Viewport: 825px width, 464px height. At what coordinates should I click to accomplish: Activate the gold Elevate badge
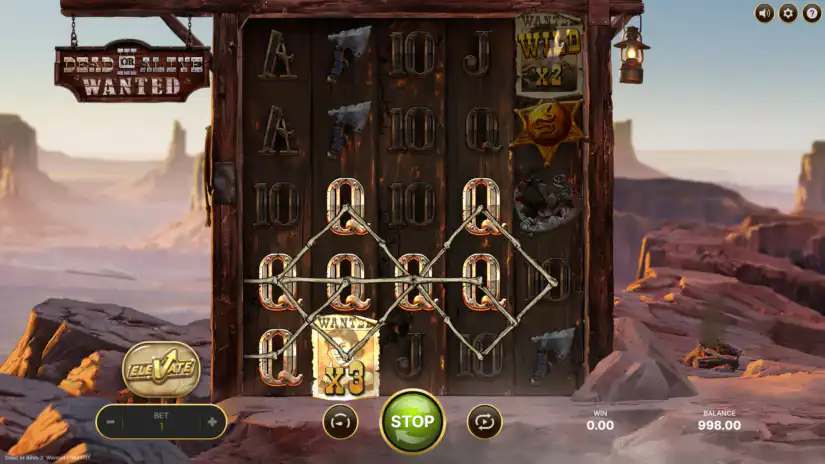pyautogui.click(x=162, y=370)
